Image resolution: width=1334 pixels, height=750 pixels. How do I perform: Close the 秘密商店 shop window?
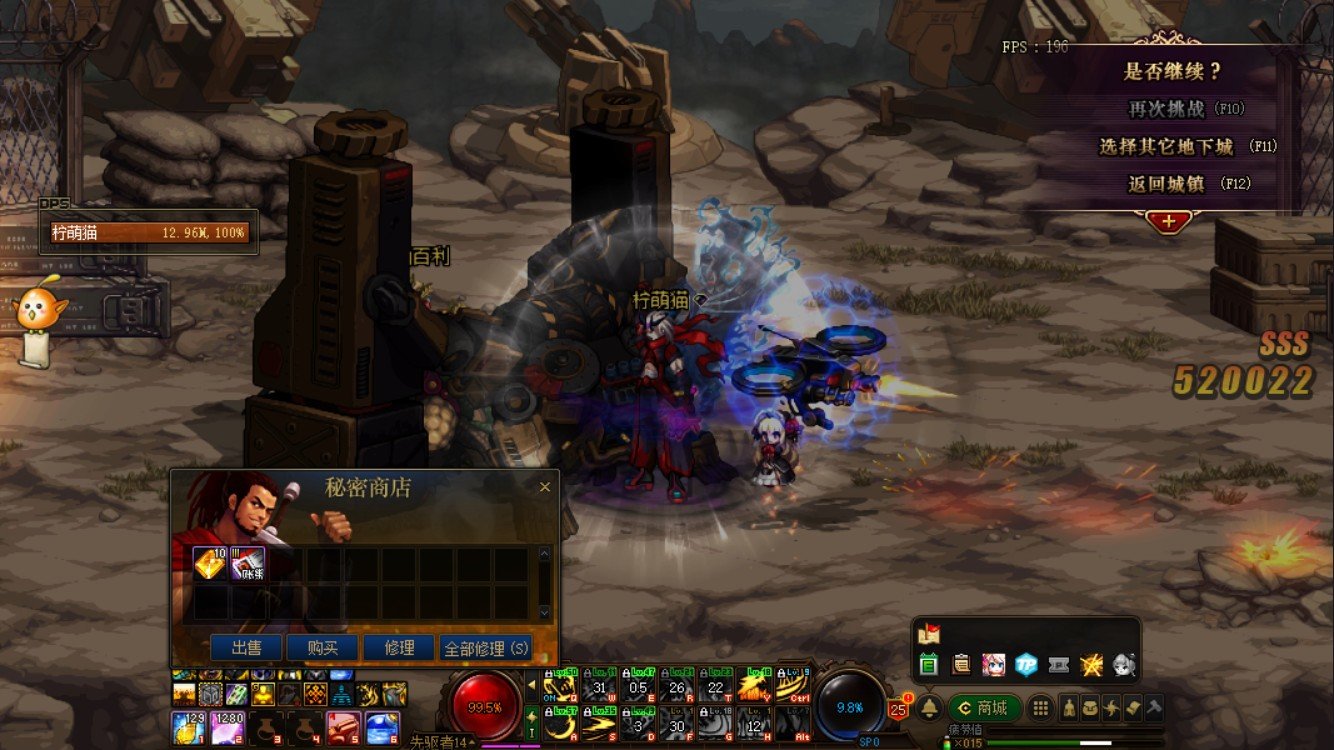click(545, 487)
